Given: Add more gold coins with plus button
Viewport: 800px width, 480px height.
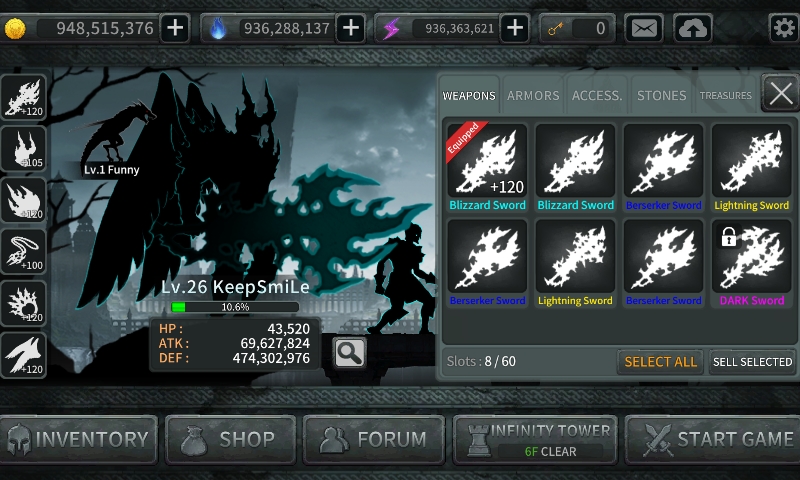Looking at the screenshot, I should (x=175, y=28).
